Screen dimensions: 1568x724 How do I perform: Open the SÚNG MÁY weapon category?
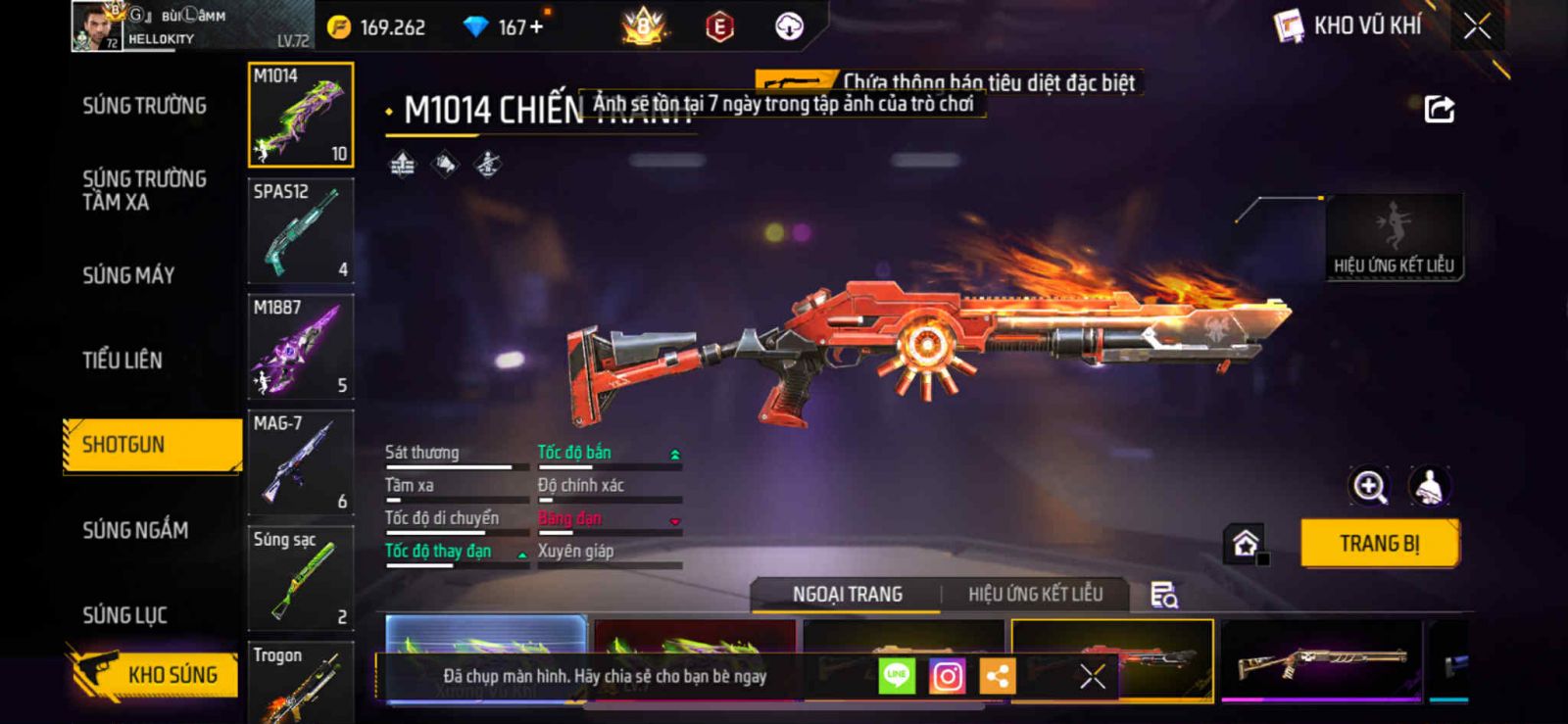(x=128, y=275)
